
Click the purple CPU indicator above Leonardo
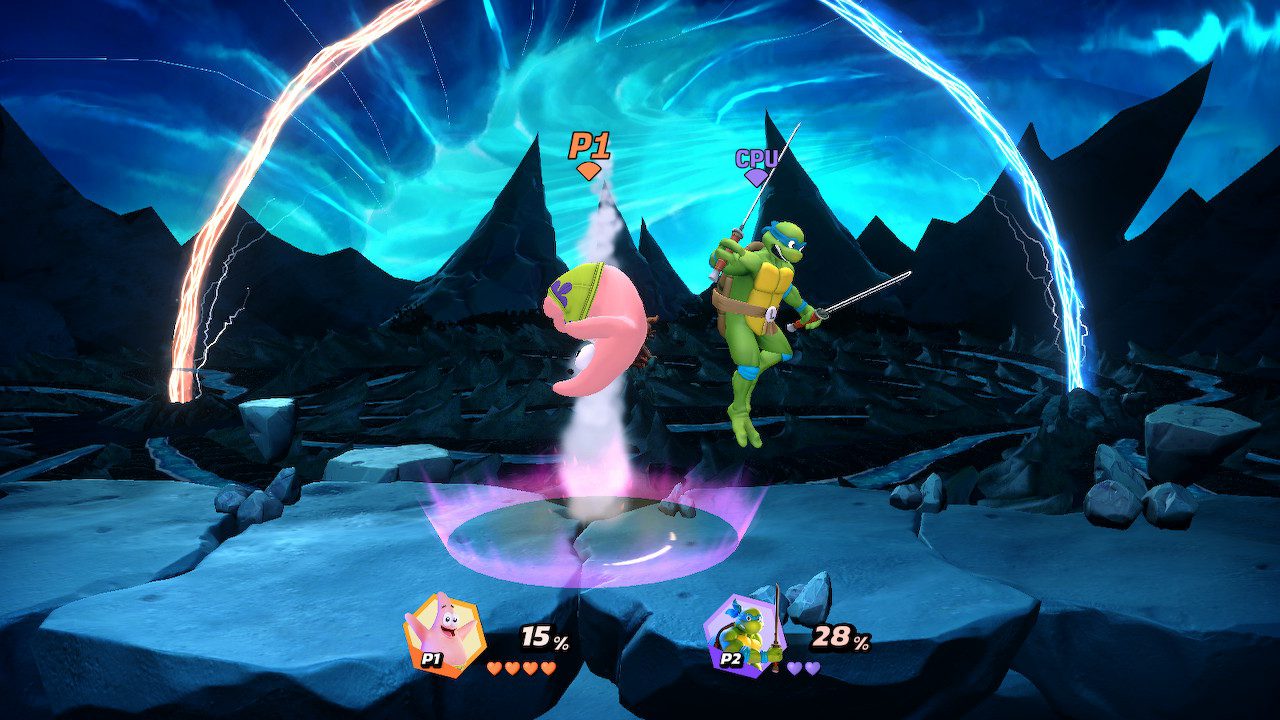click(x=758, y=157)
